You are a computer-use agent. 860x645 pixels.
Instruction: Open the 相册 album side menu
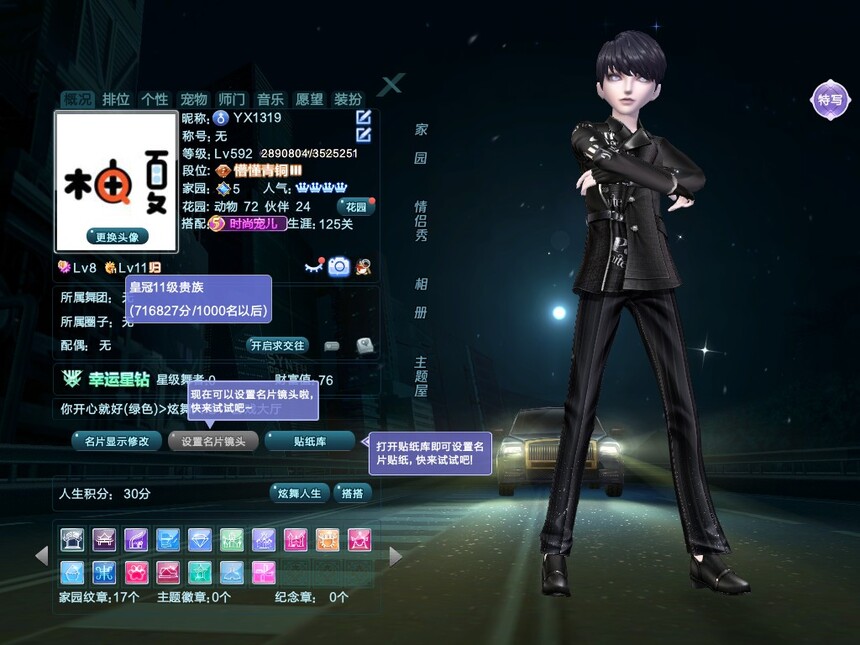421,298
